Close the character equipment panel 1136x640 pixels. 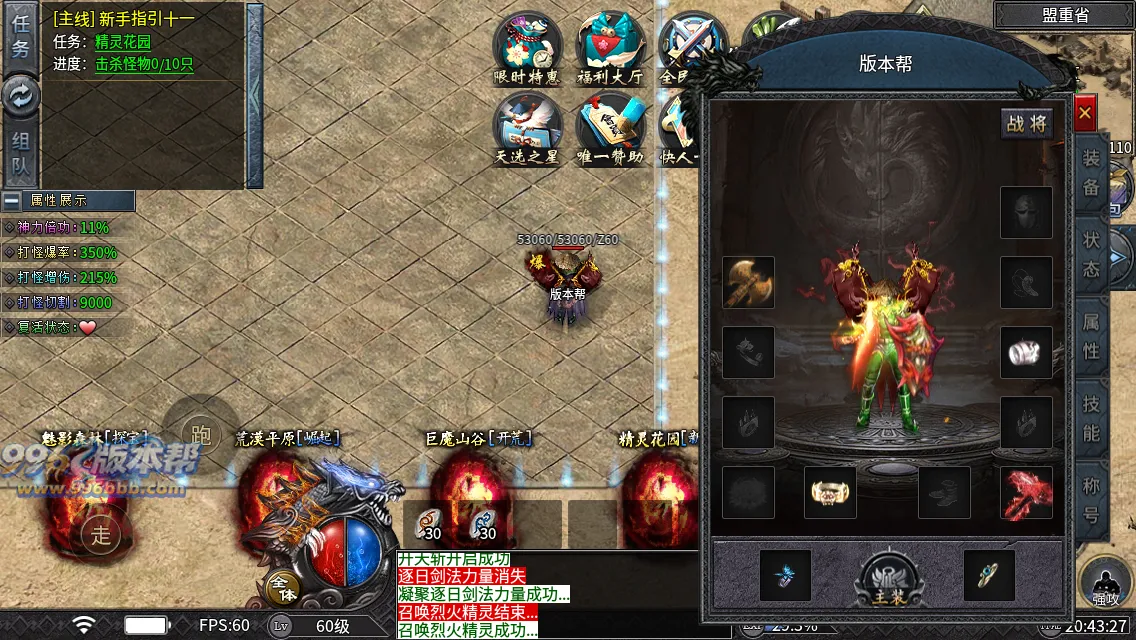[x=1085, y=114]
